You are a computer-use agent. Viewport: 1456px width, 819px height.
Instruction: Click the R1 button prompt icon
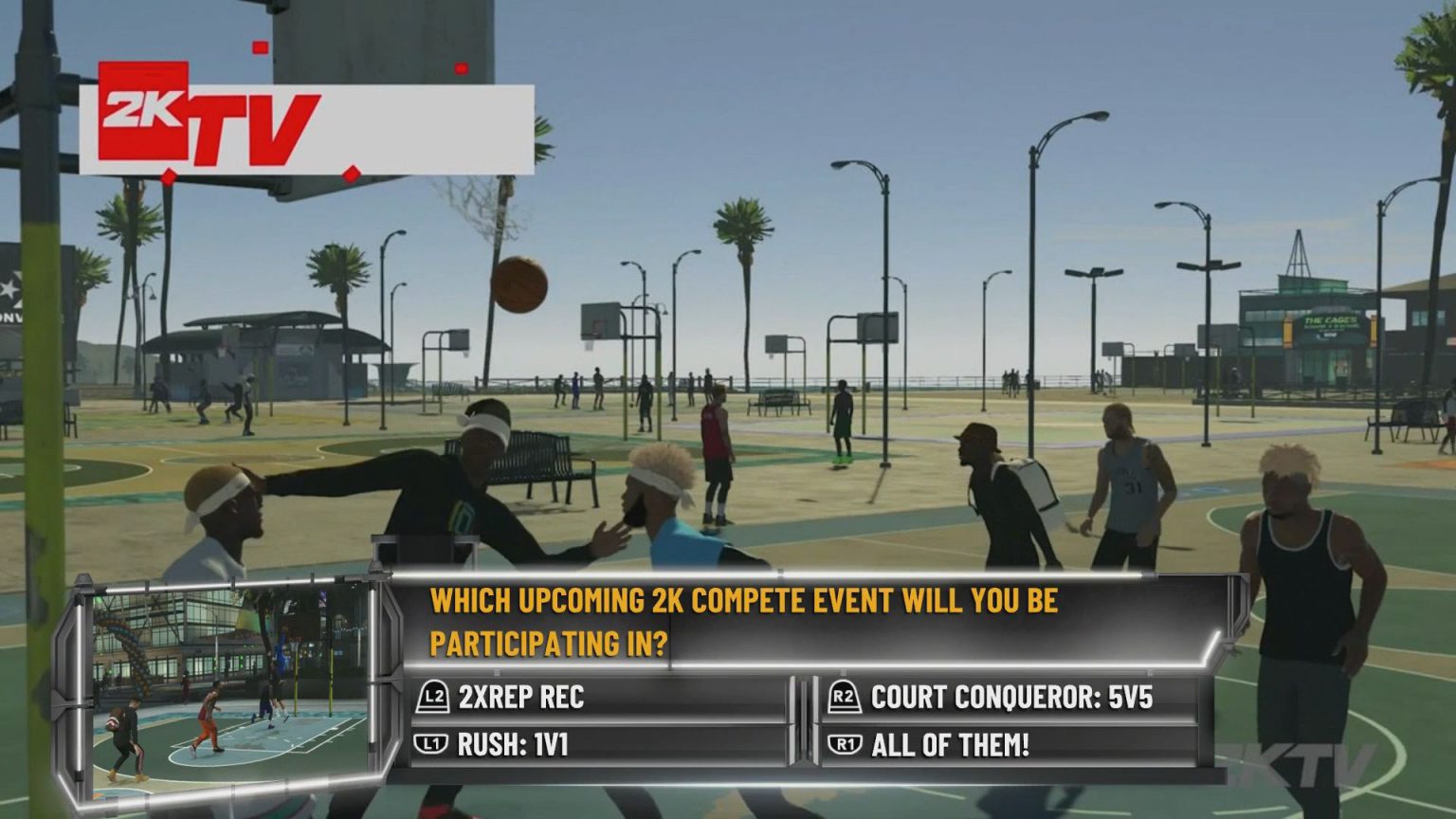point(844,745)
